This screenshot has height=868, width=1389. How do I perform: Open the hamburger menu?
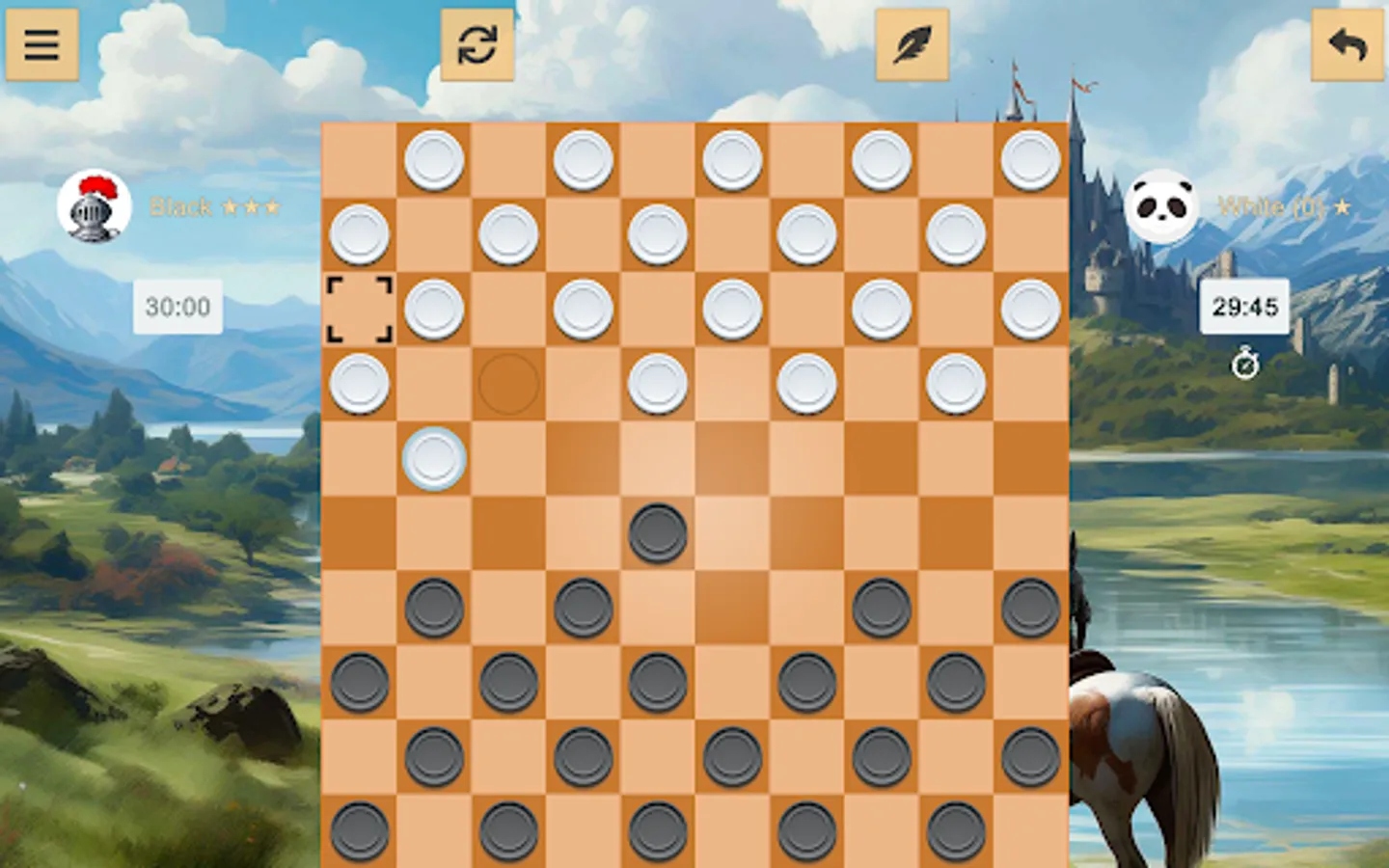pyautogui.click(x=42, y=44)
